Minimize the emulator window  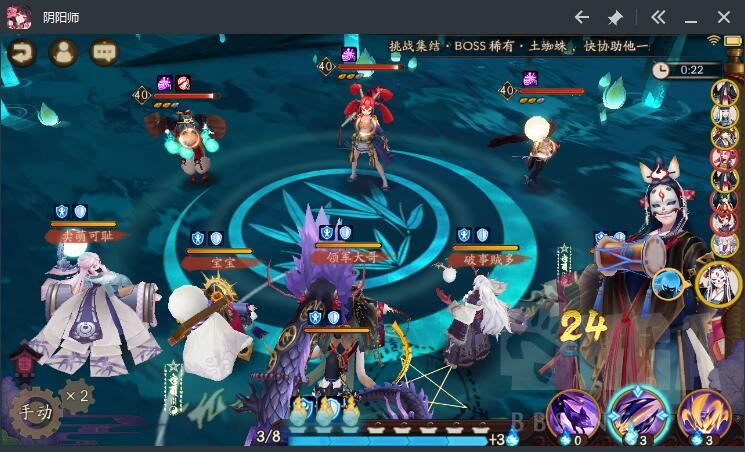pos(691,17)
